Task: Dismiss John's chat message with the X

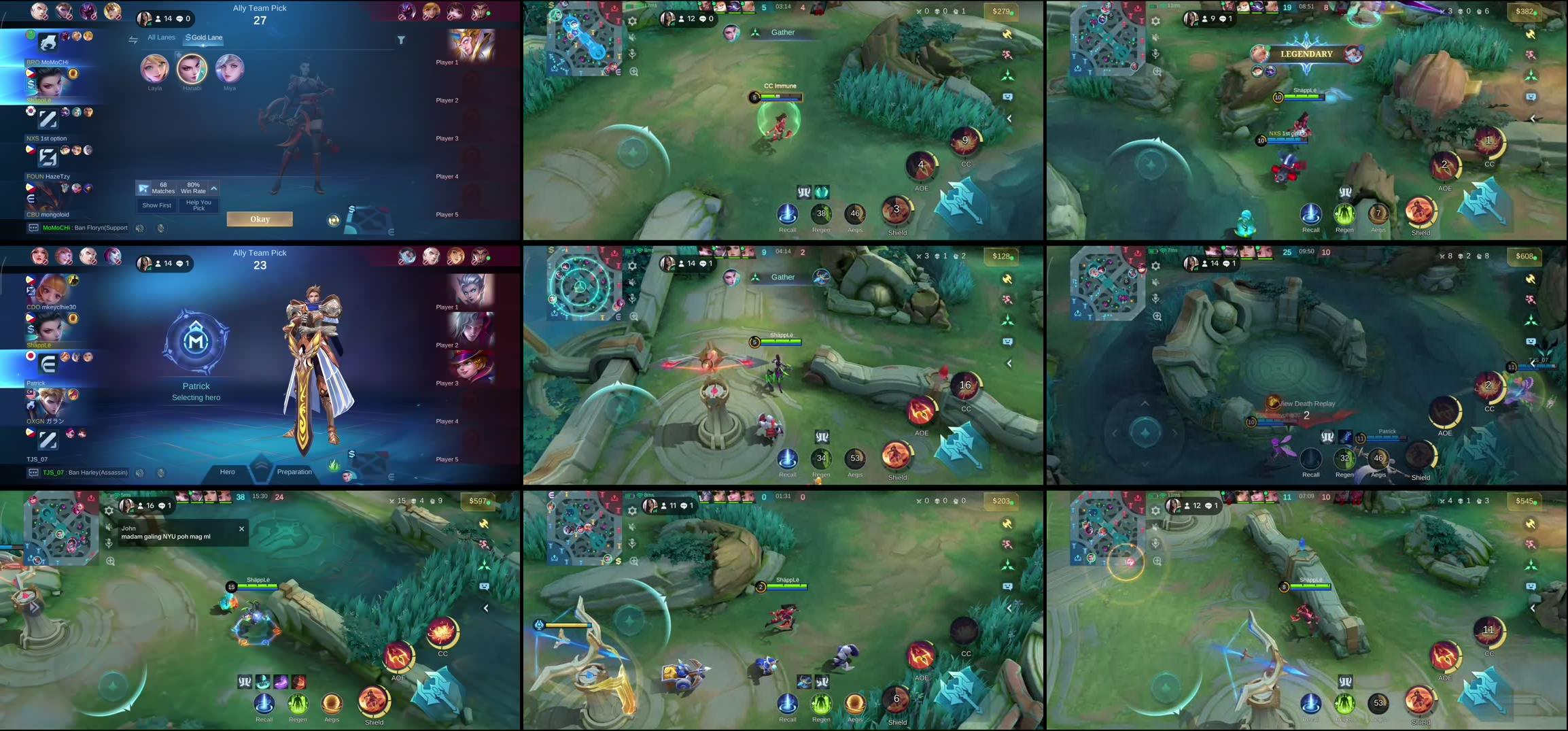Action: (241, 528)
